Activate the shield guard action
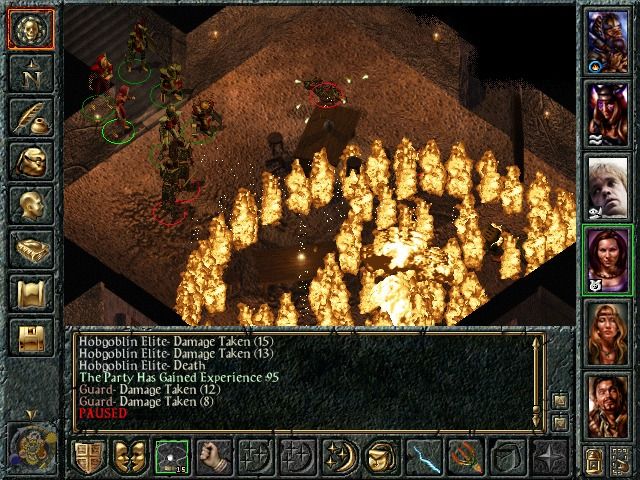Viewport: 640px width, 480px height. coord(87,457)
